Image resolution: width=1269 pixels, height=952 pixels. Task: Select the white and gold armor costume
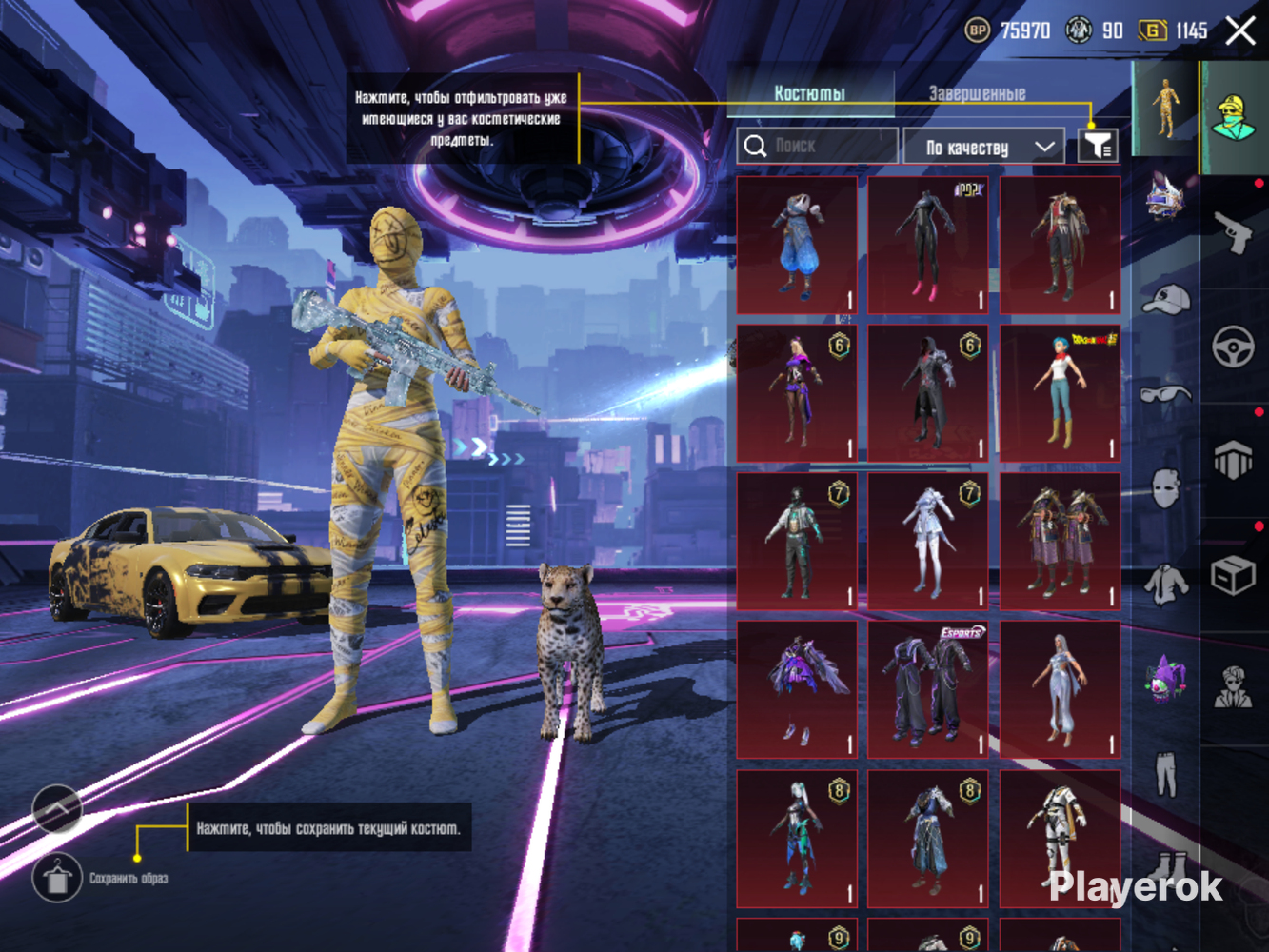[1060, 838]
